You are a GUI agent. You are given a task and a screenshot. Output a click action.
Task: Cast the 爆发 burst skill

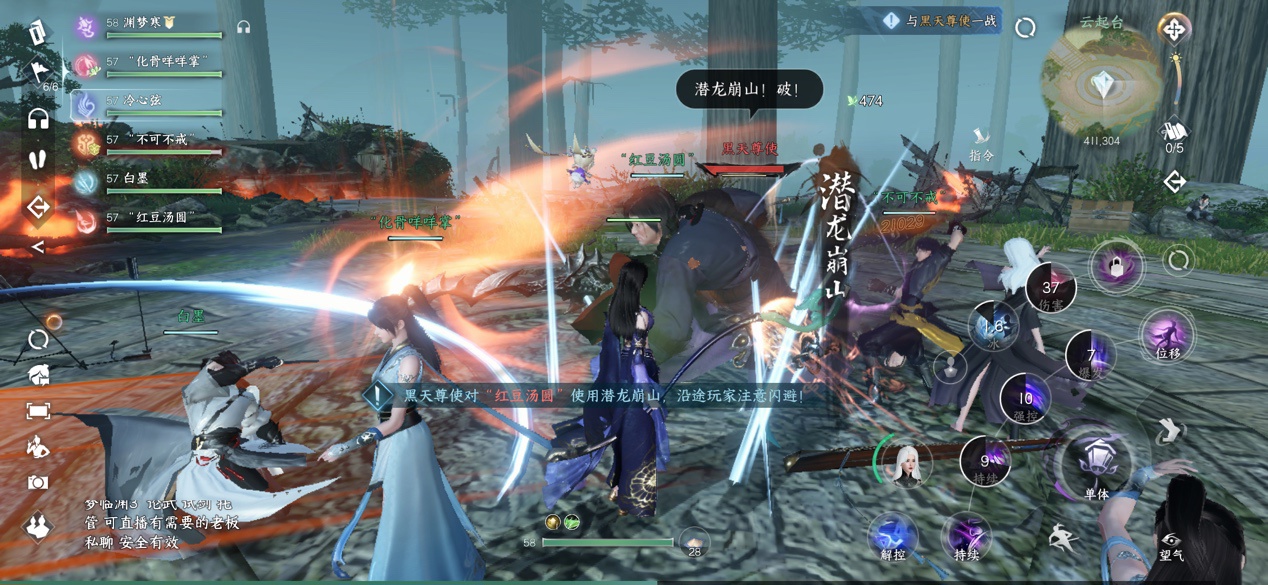[1090, 356]
